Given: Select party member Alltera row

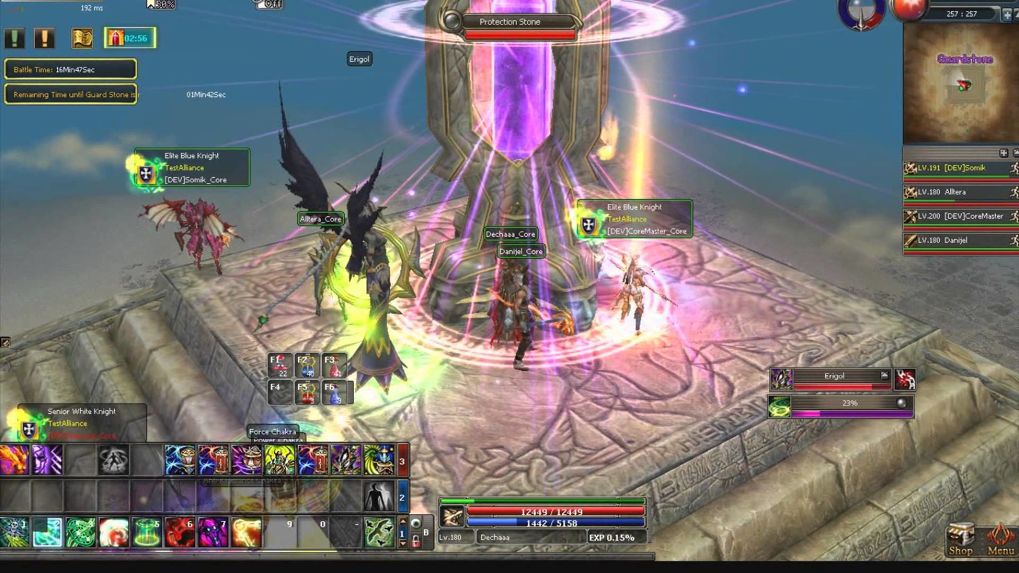Looking at the screenshot, I should (x=960, y=192).
